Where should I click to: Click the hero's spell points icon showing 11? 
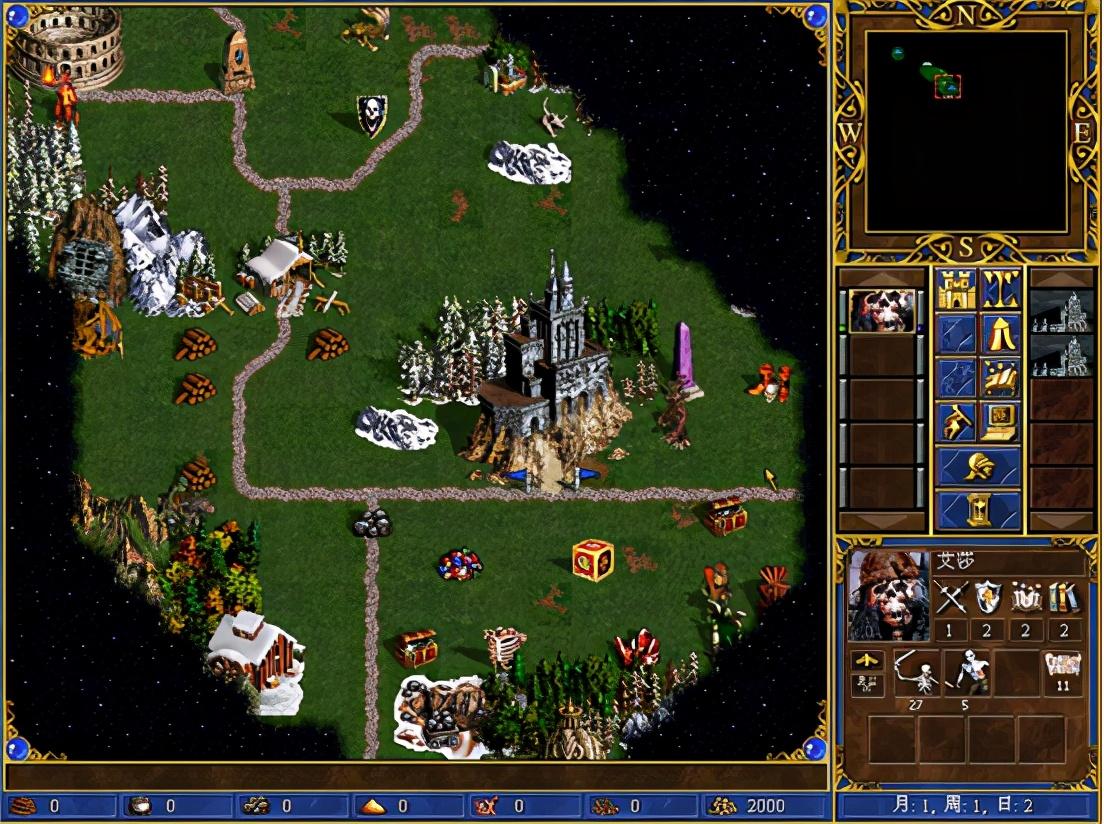click(1062, 671)
